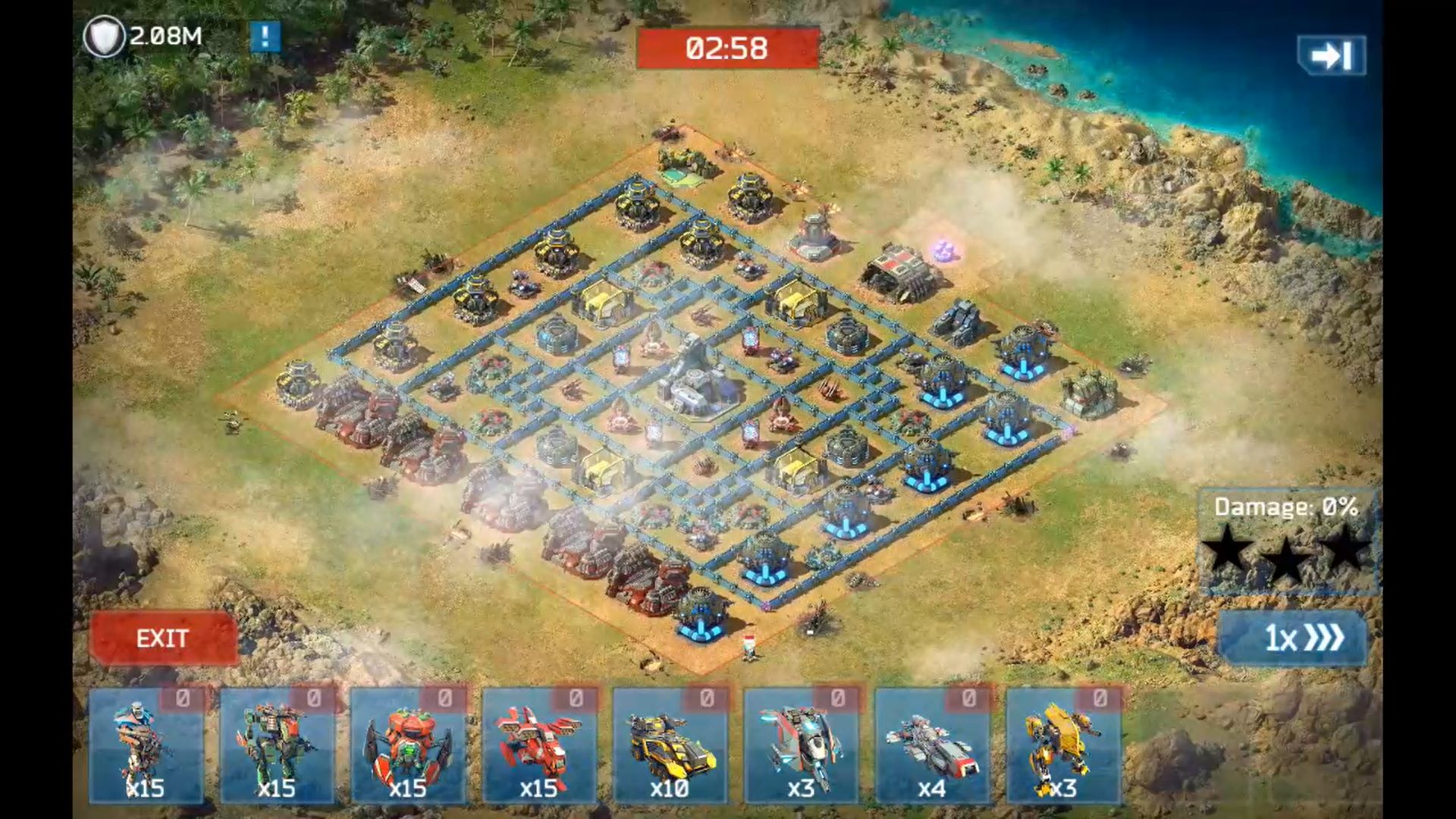The width and height of the screenshot is (1456, 819).
Task: Choose the red spider-bot unit card
Action: (x=408, y=745)
